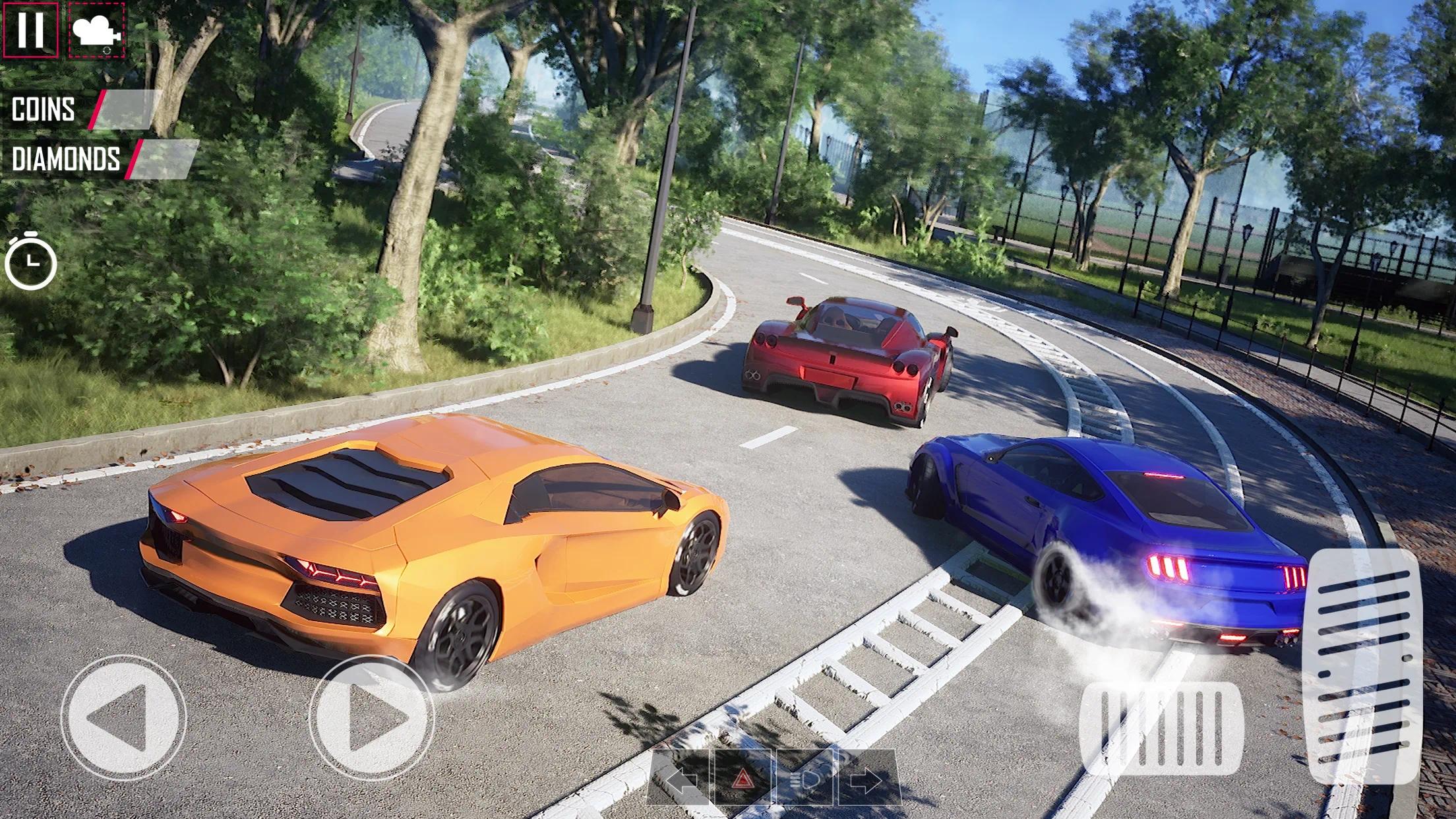The height and width of the screenshot is (819, 1456).
Task: Hit the tall accelerator pedal
Action: click(1364, 666)
